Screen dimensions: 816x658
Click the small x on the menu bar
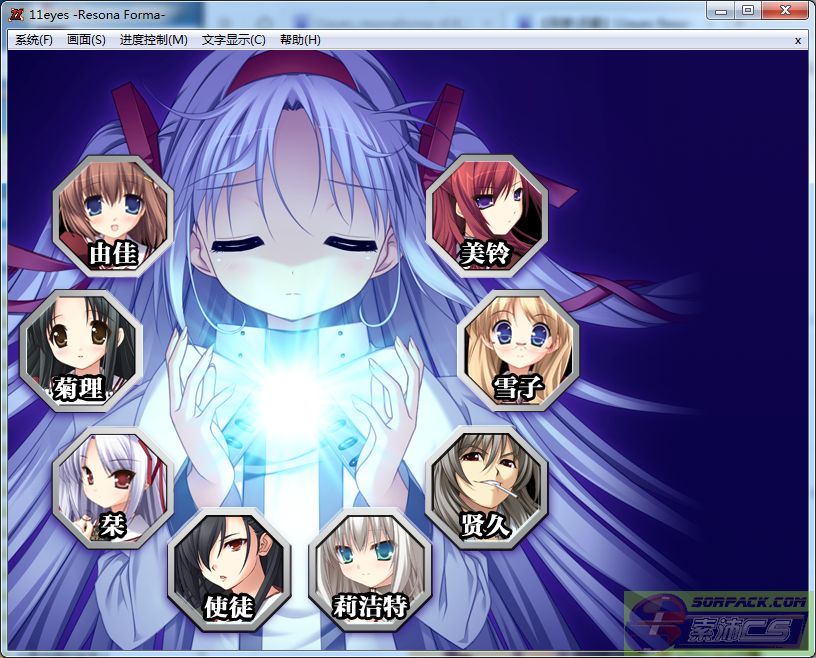click(x=797, y=40)
